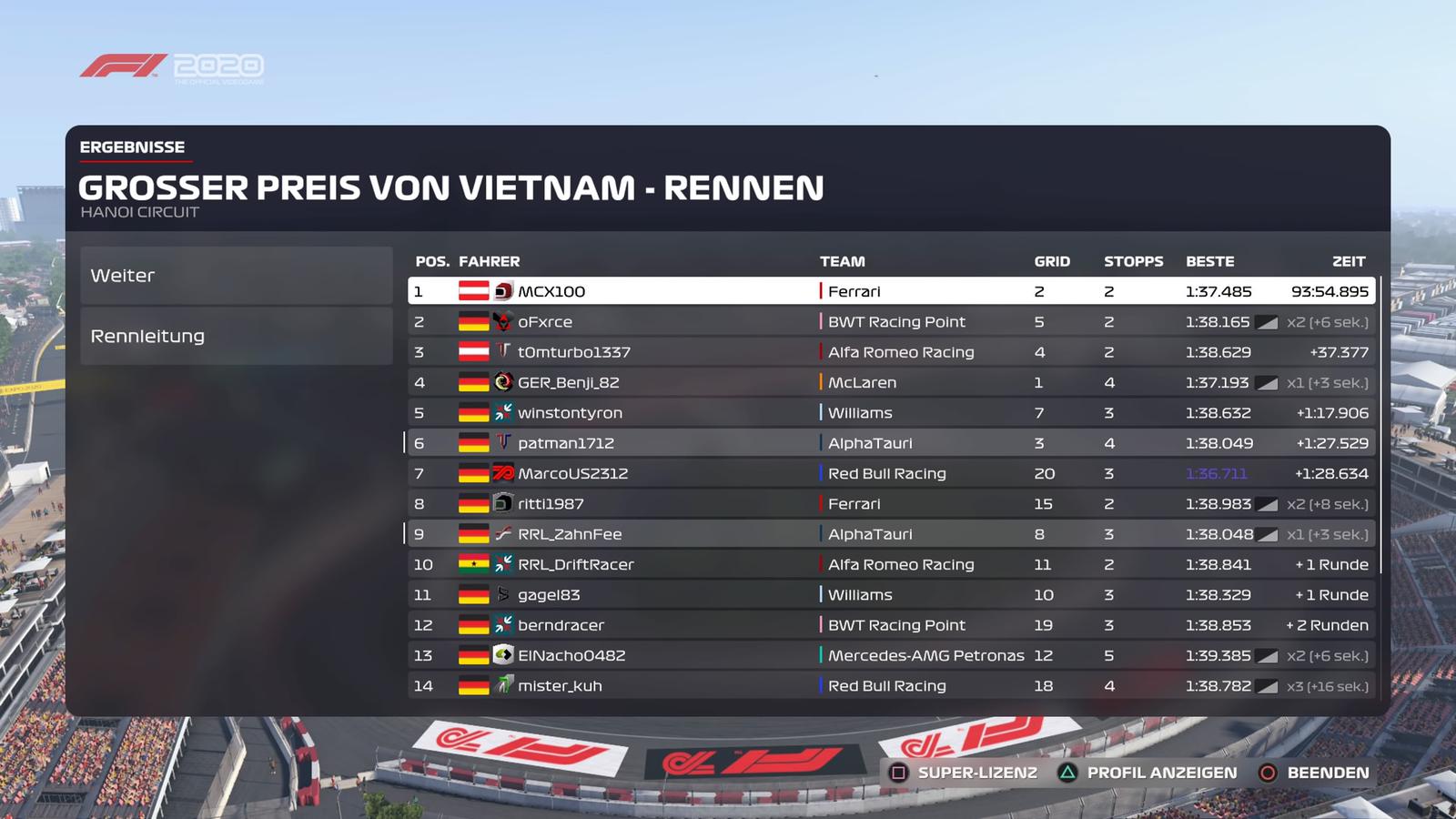Pick winstontyron's Williams result row
The height and width of the screenshot is (819, 1456).
pyautogui.click(x=890, y=413)
